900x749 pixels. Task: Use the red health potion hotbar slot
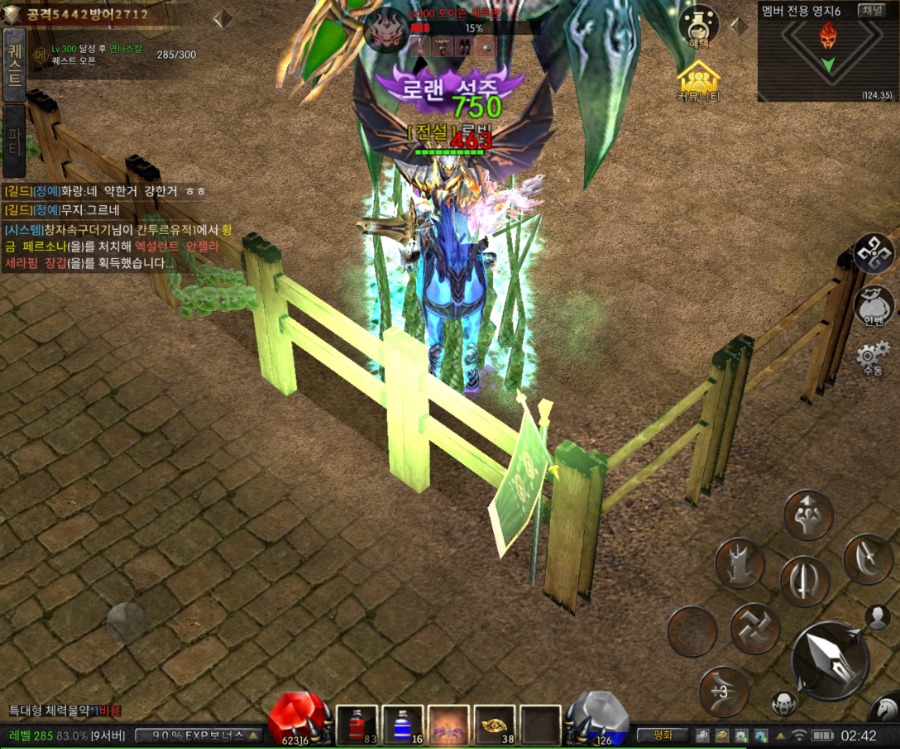click(356, 724)
